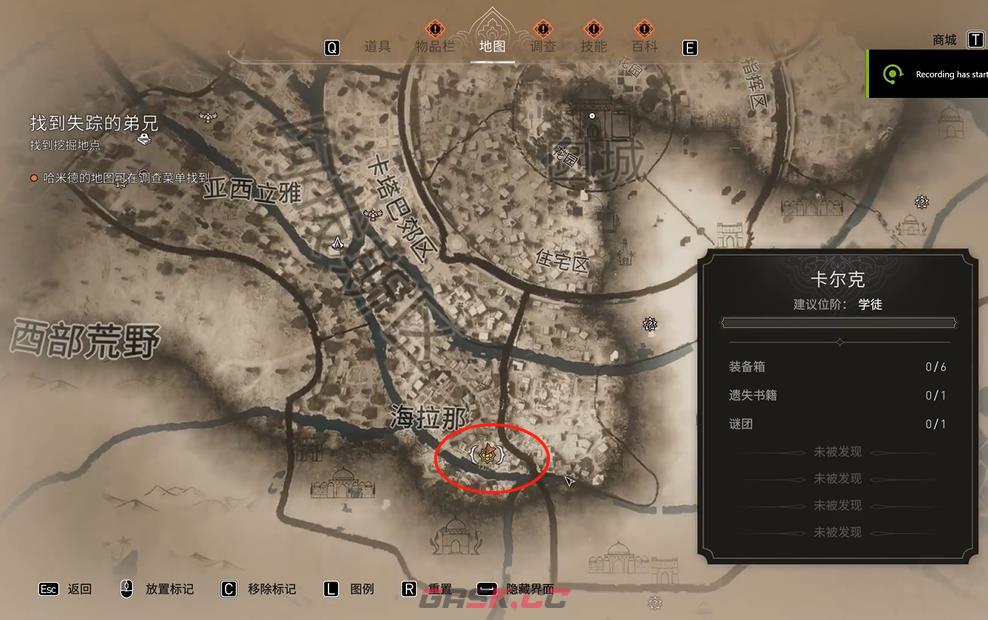Open the 商城 store
This screenshot has width=988, height=620.
point(945,40)
